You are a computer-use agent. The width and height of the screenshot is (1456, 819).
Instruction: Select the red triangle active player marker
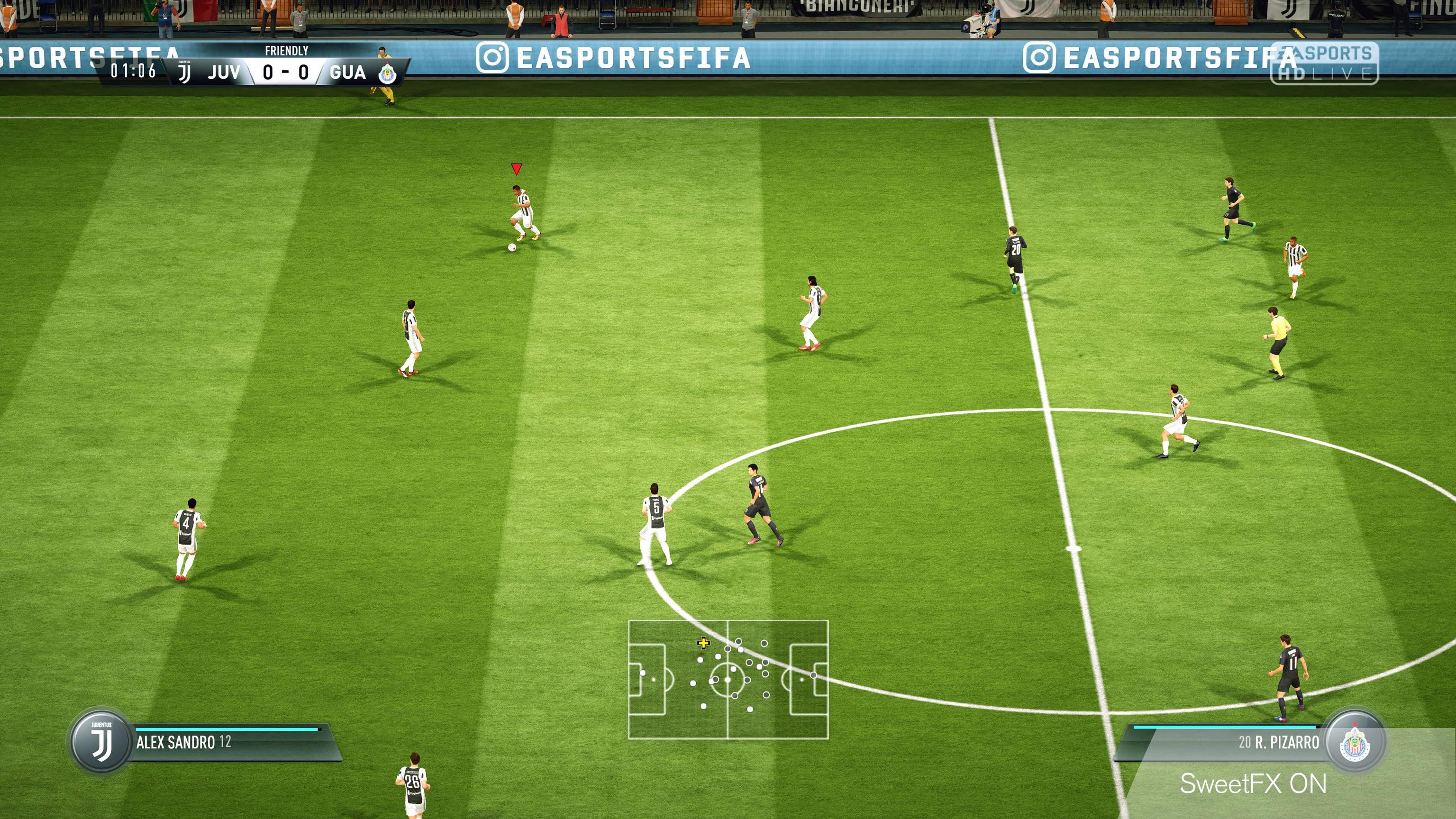pyautogui.click(x=516, y=169)
